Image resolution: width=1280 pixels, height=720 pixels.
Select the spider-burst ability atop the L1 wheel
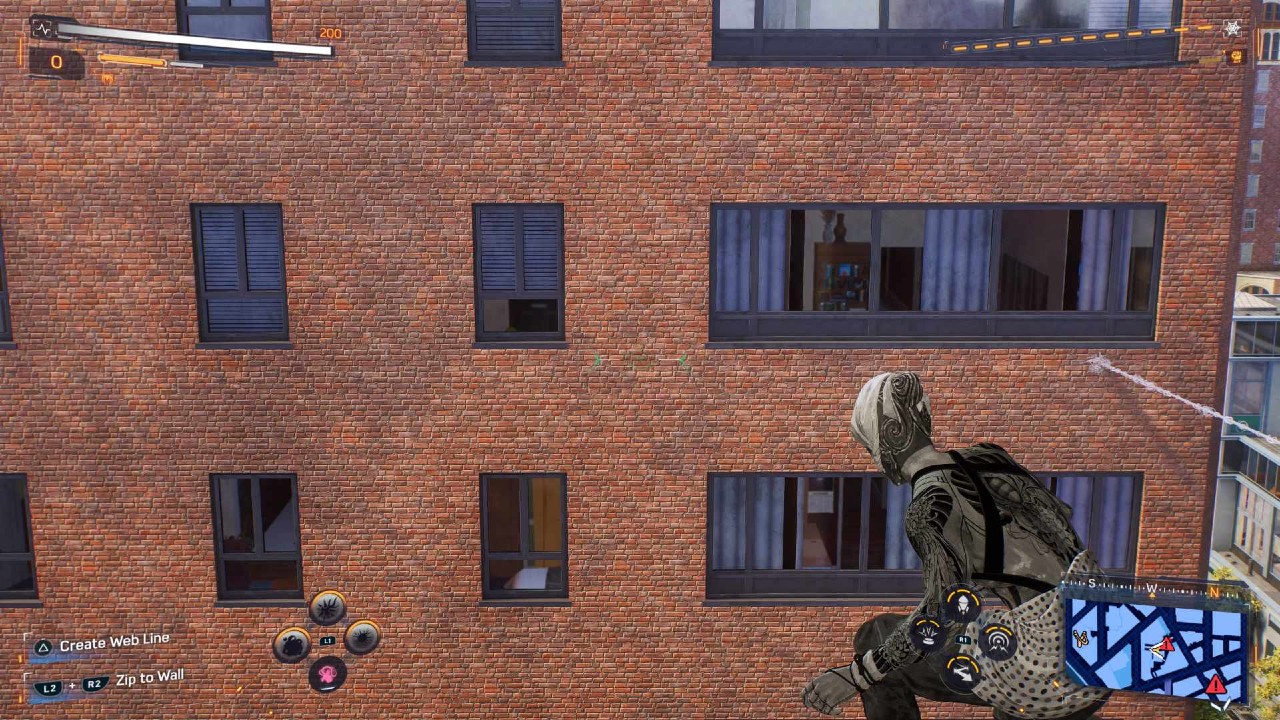pyautogui.click(x=329, y=607)
